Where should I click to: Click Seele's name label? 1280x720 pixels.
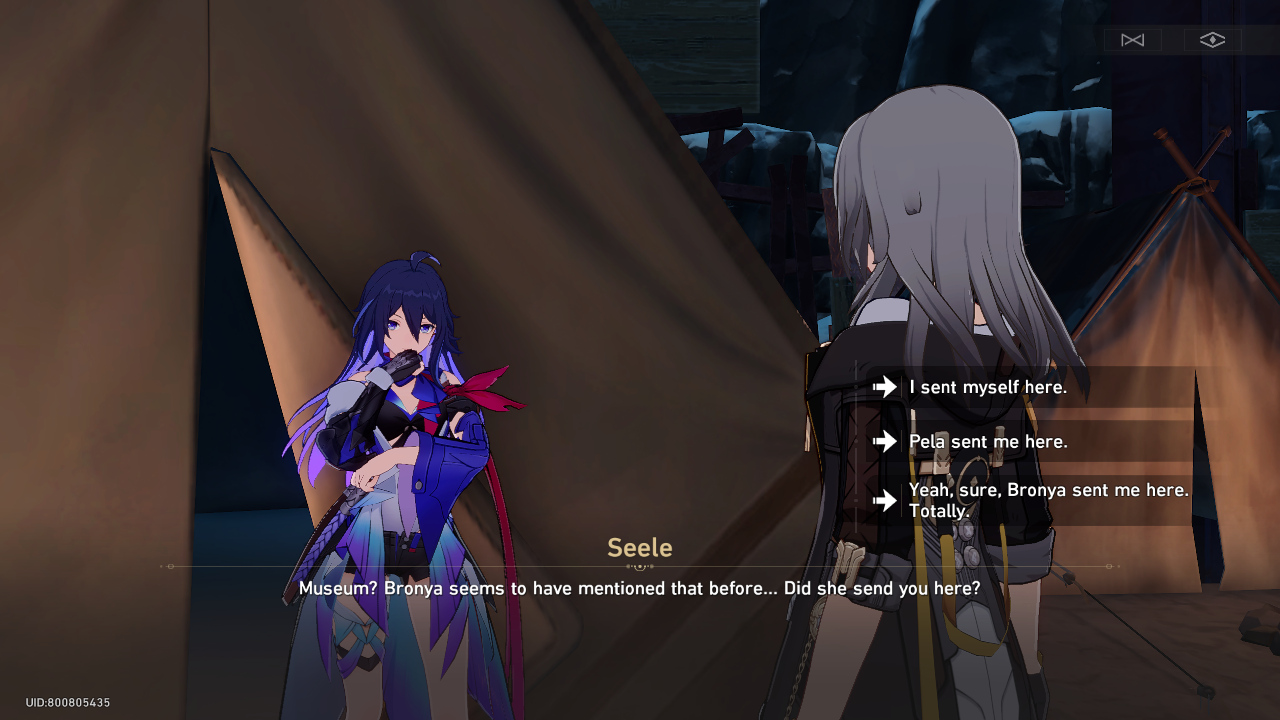(x=639, y=547)
